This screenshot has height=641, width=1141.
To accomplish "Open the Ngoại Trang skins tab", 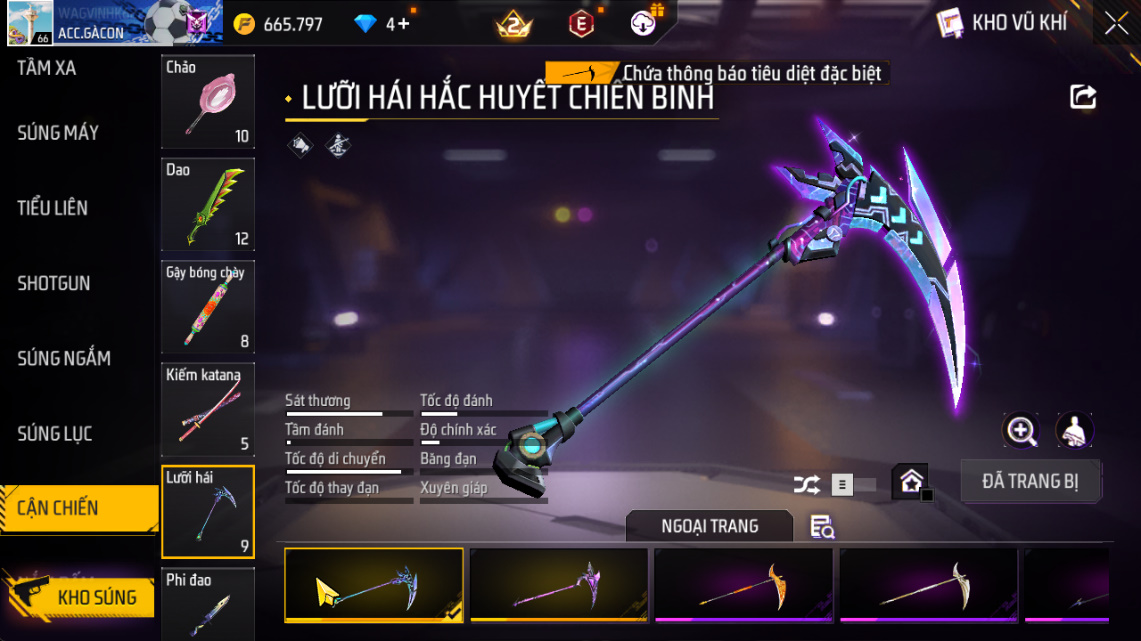I will pyautogui.click(x=709, y=526).
